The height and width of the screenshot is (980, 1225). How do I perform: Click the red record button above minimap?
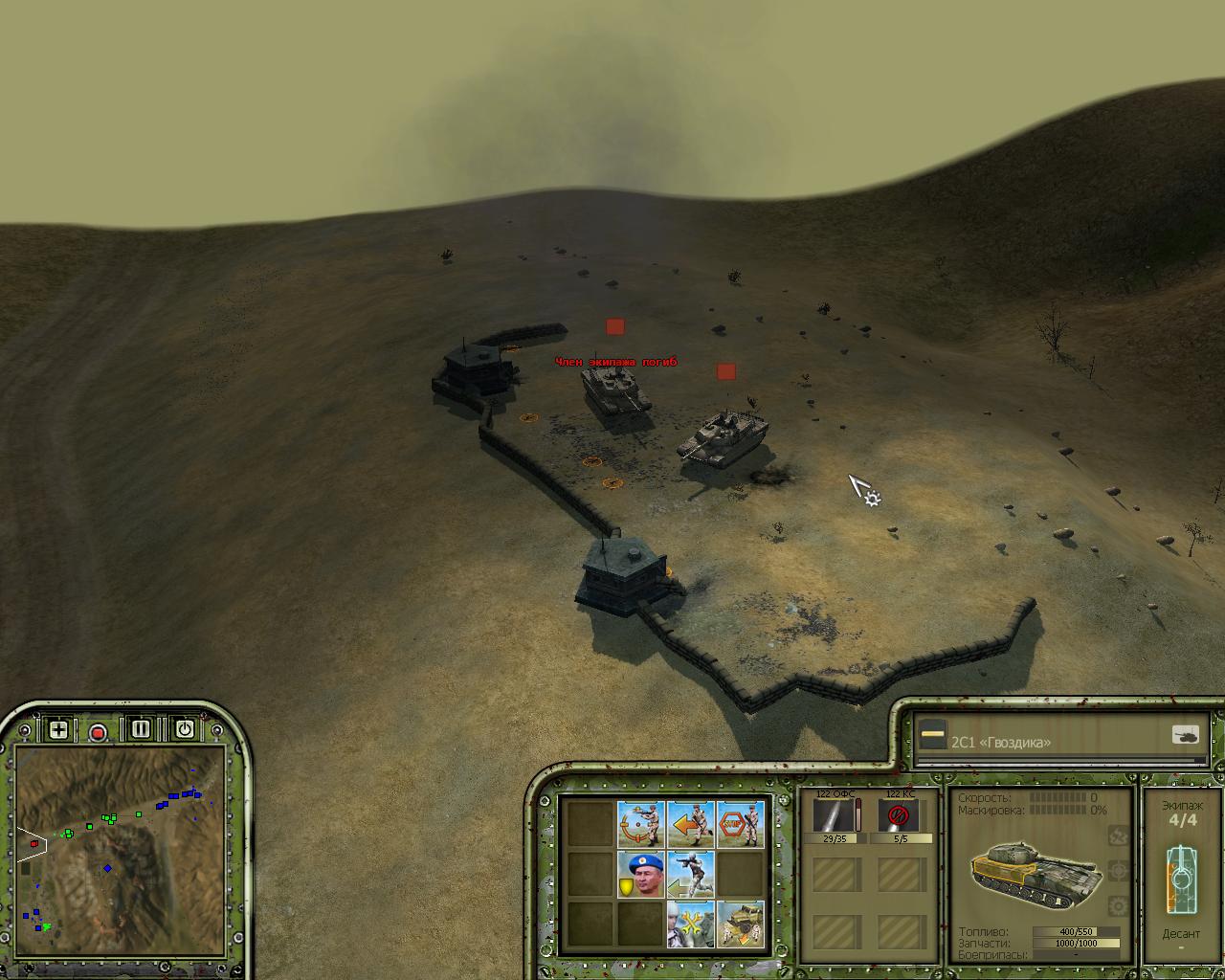click(x=98, y=733)
